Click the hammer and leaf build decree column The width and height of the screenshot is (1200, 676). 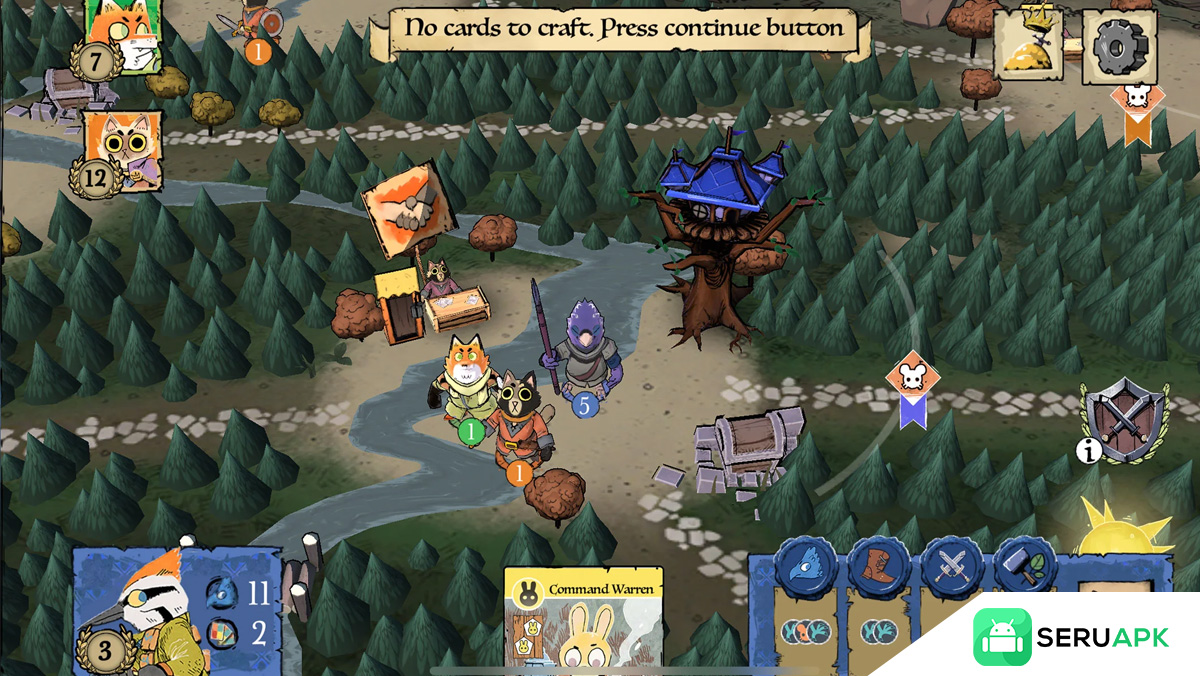[1025, 568]
